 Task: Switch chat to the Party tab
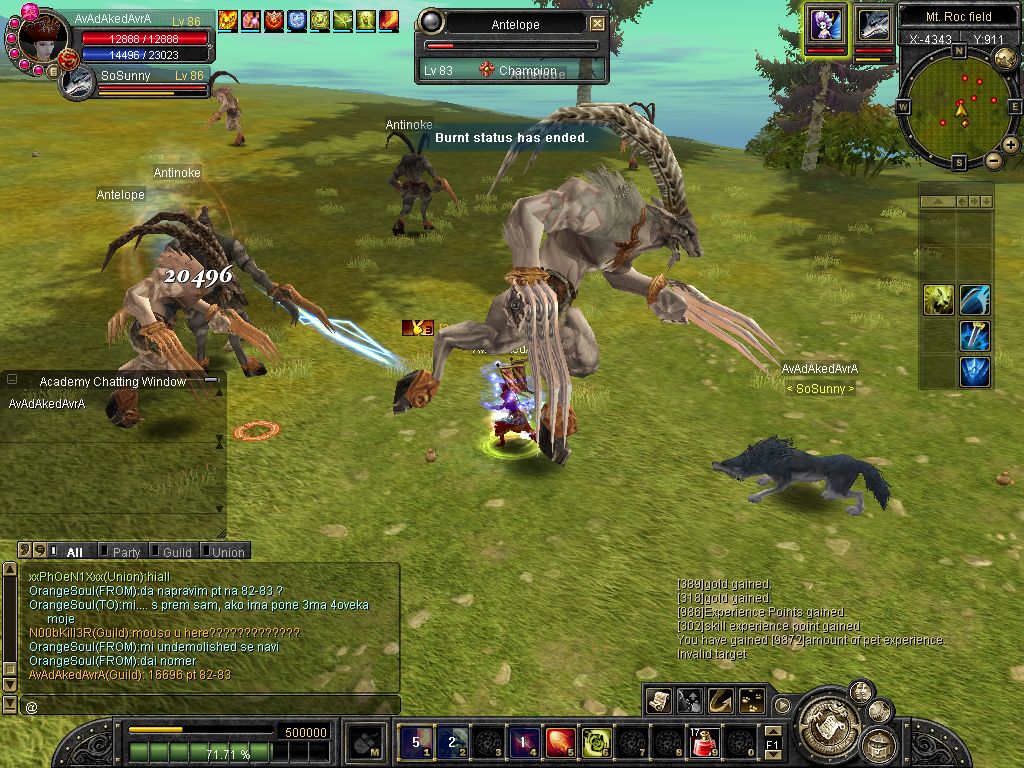pos(126,551)
